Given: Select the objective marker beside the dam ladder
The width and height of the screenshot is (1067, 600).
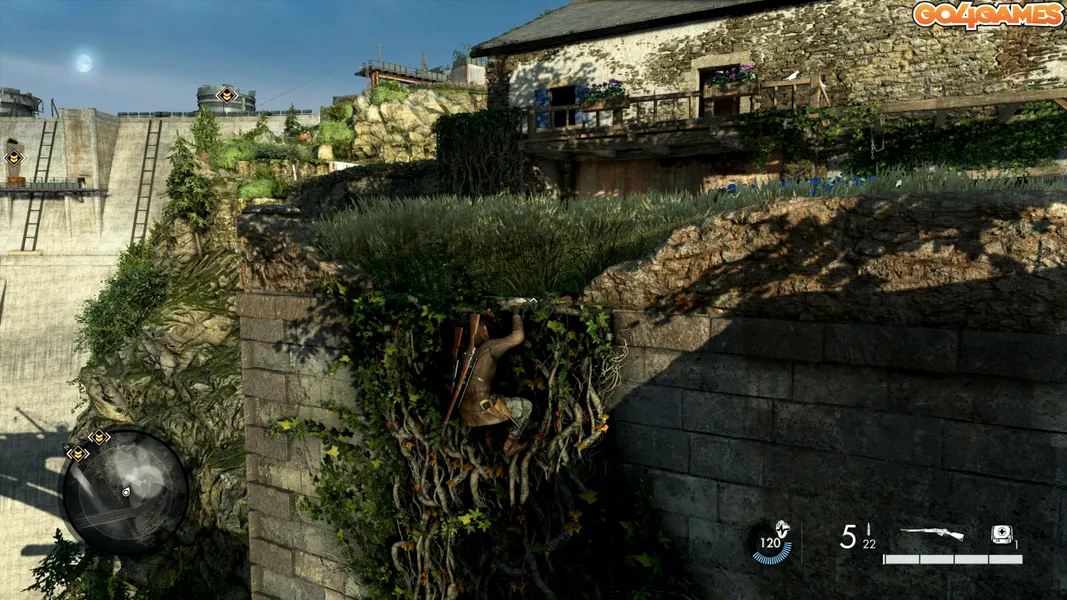Looking at the screenshot, I should click(x=13, y=157).
